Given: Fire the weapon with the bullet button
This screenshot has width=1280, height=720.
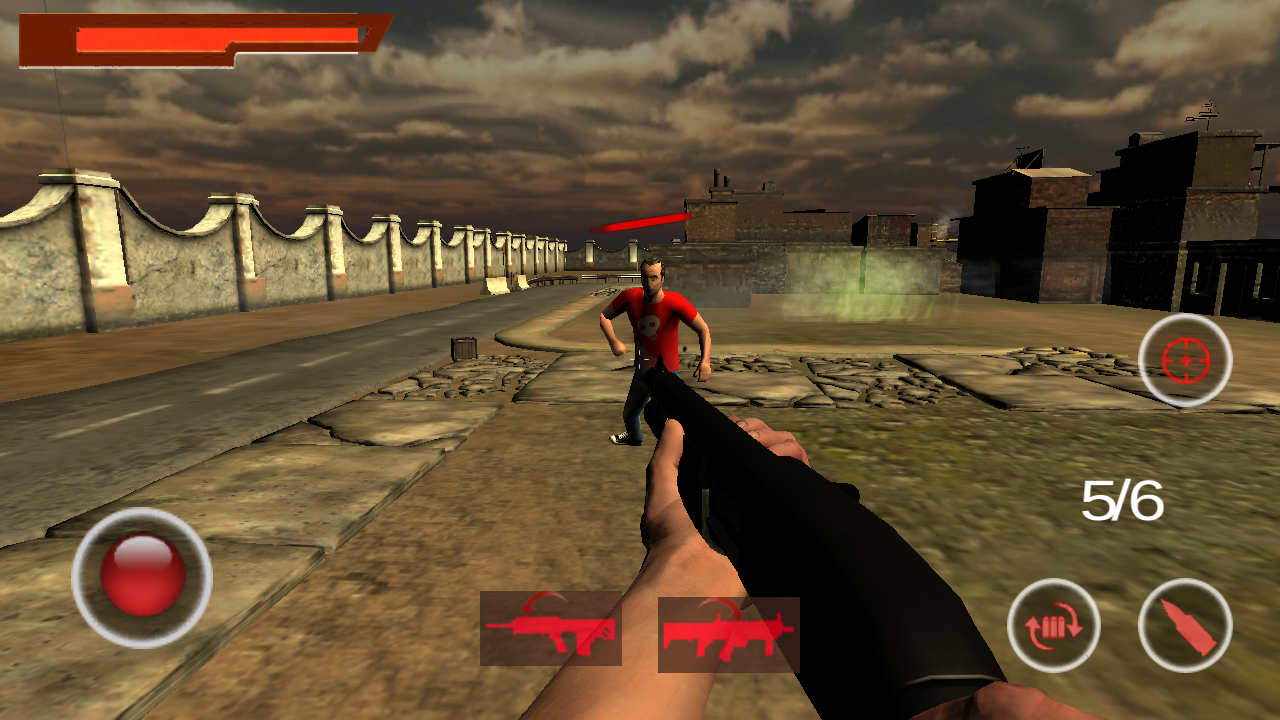Looking at the screenshot, I should pos(1185,626).
